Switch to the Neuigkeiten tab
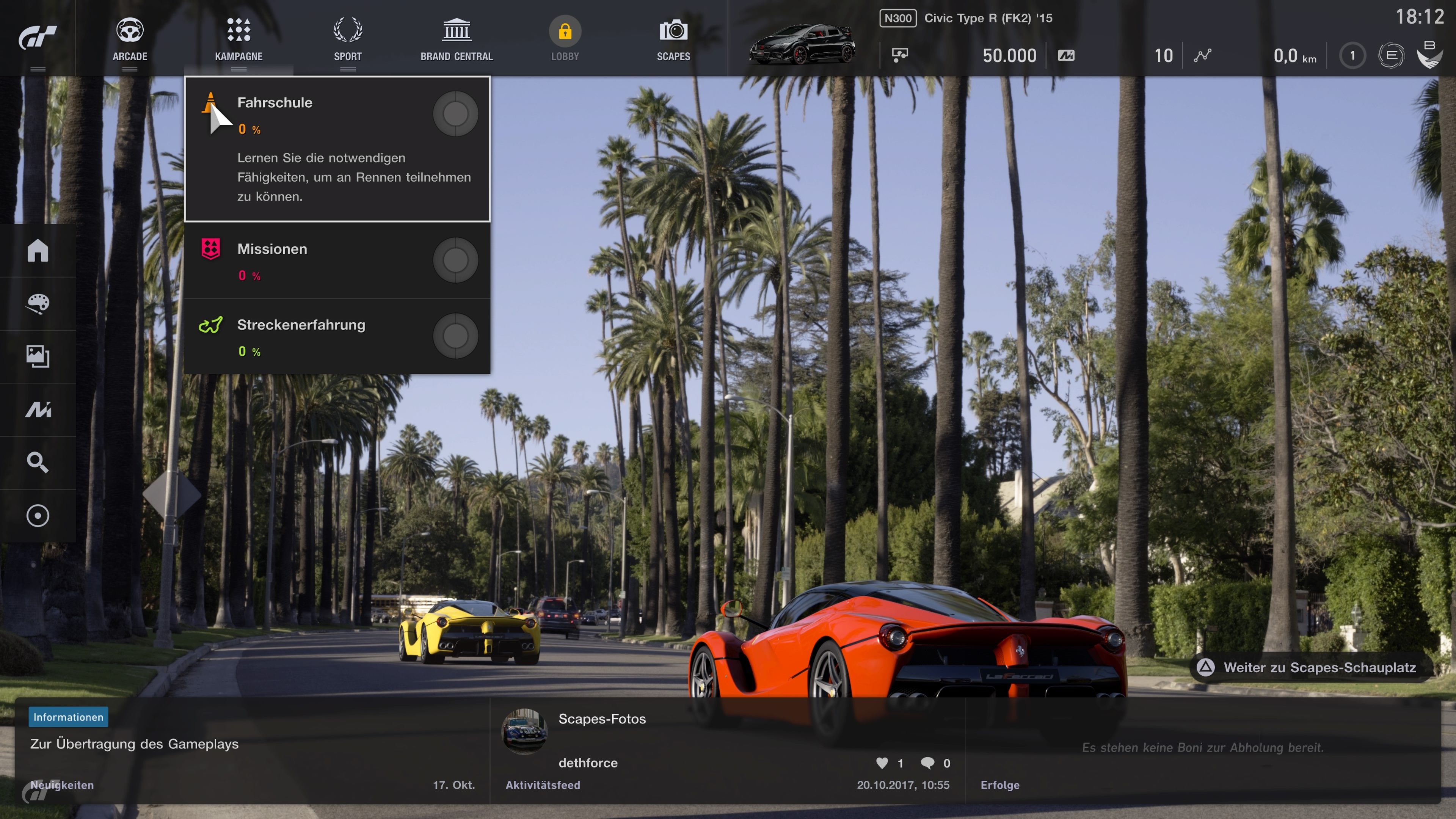 coord(63,785)
